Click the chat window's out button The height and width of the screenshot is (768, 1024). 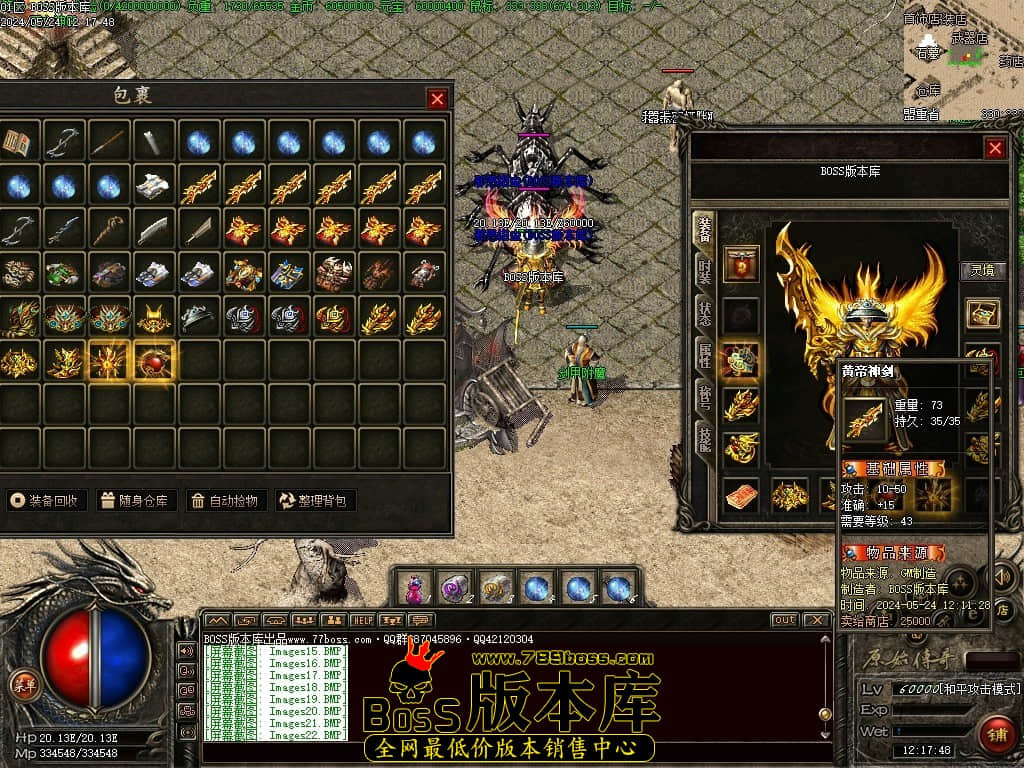(x=784, y=620)
